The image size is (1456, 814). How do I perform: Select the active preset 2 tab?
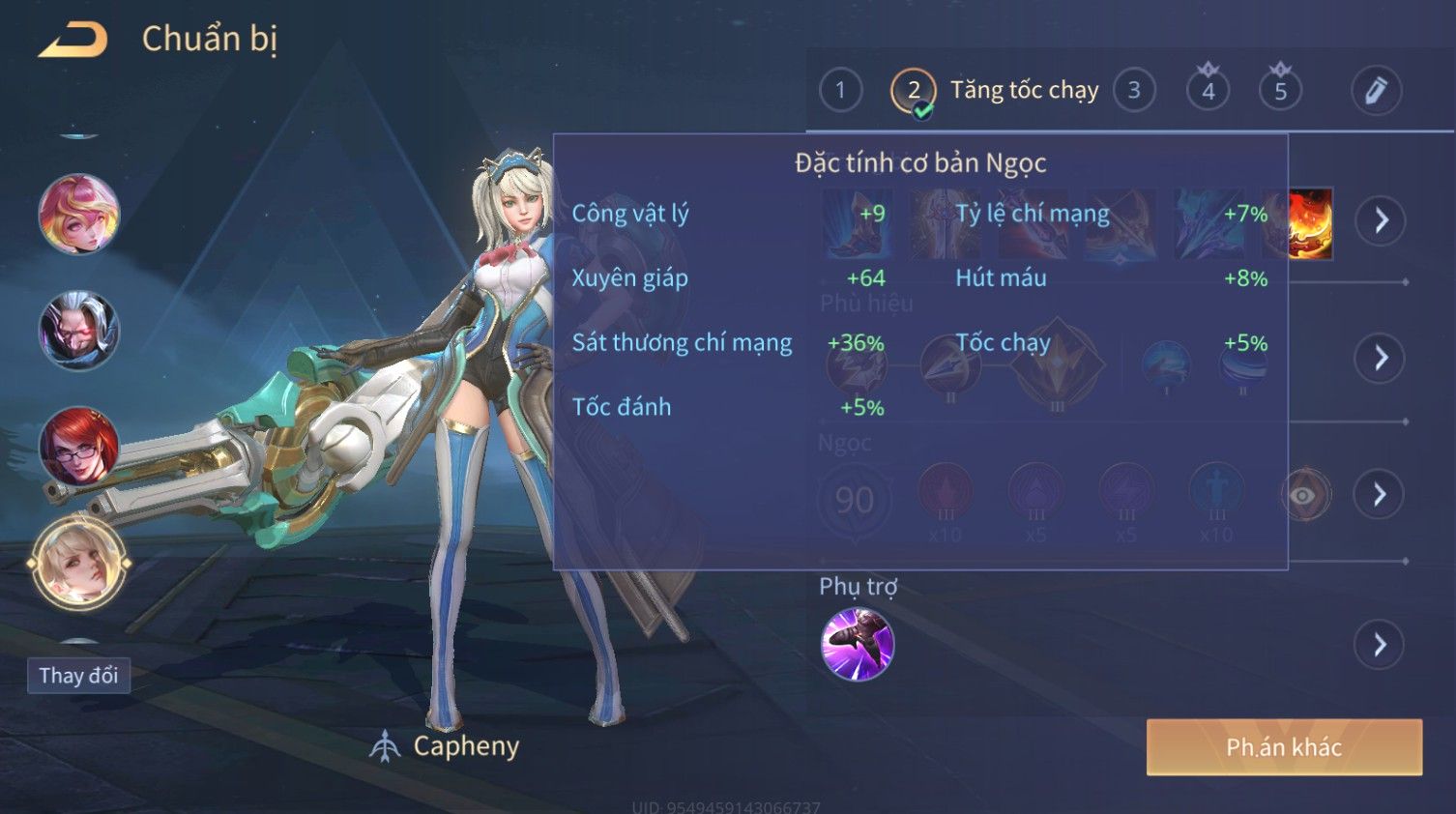(x=913, y=91)
